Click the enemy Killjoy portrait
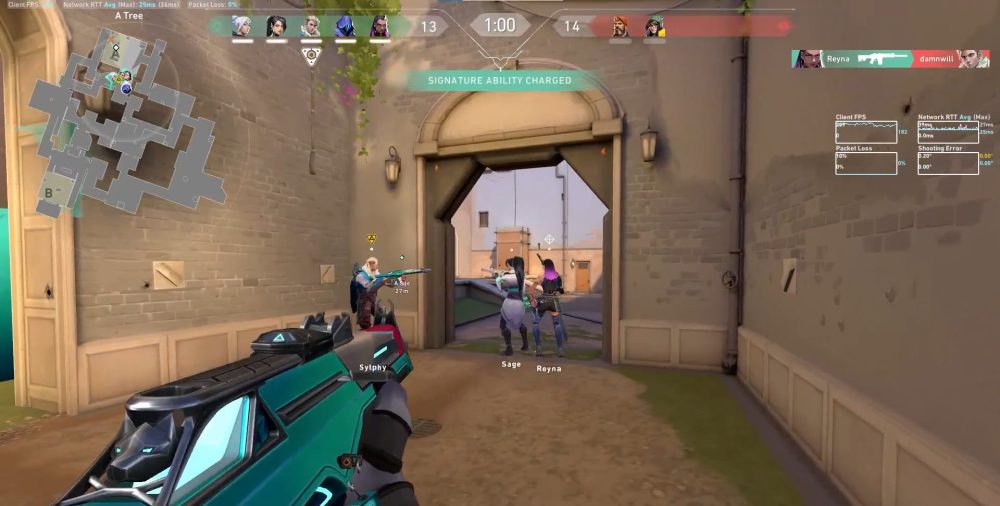1000x506 pixels. coord(655,26)
